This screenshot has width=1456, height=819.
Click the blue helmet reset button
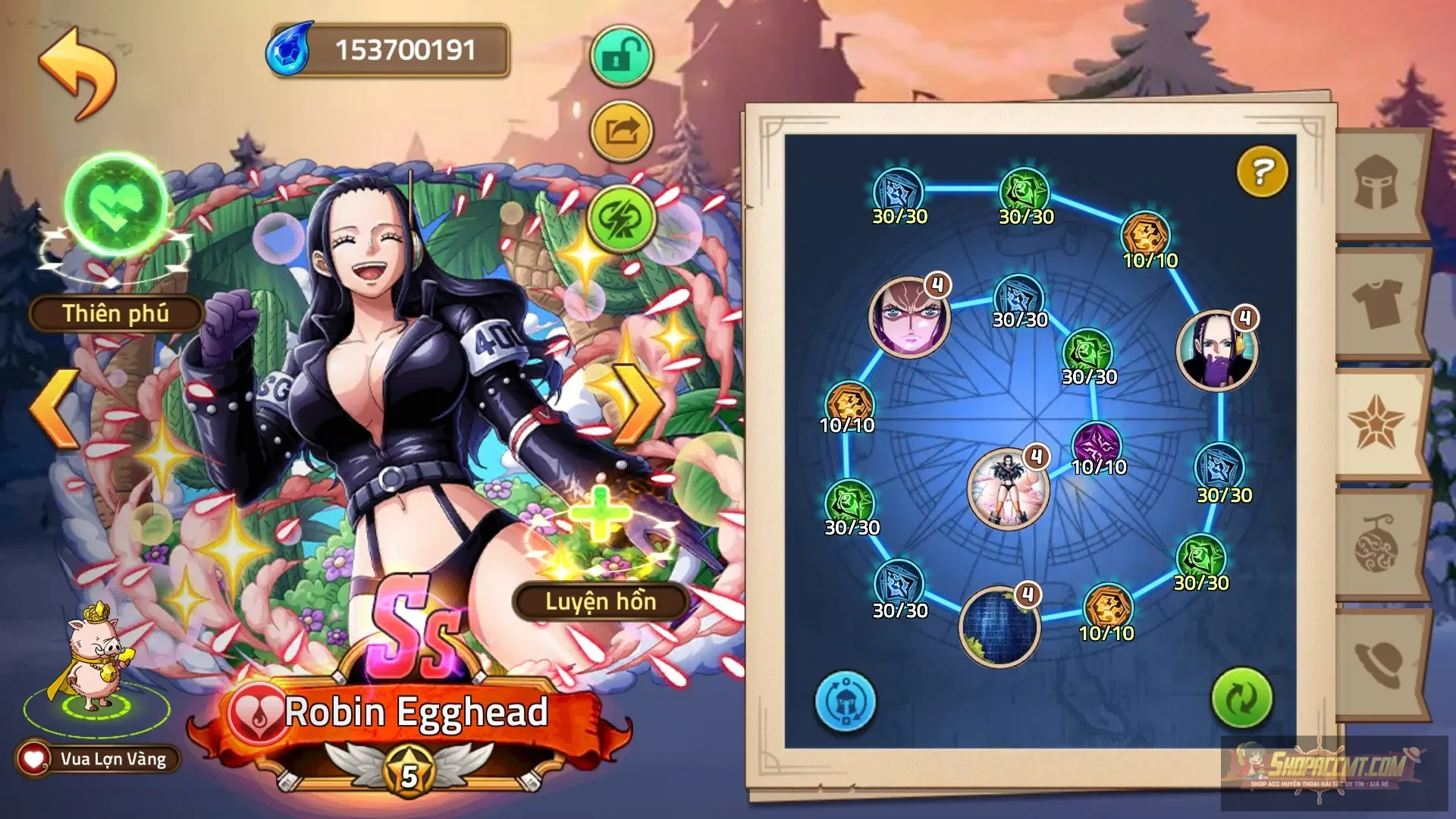point(845,701)
